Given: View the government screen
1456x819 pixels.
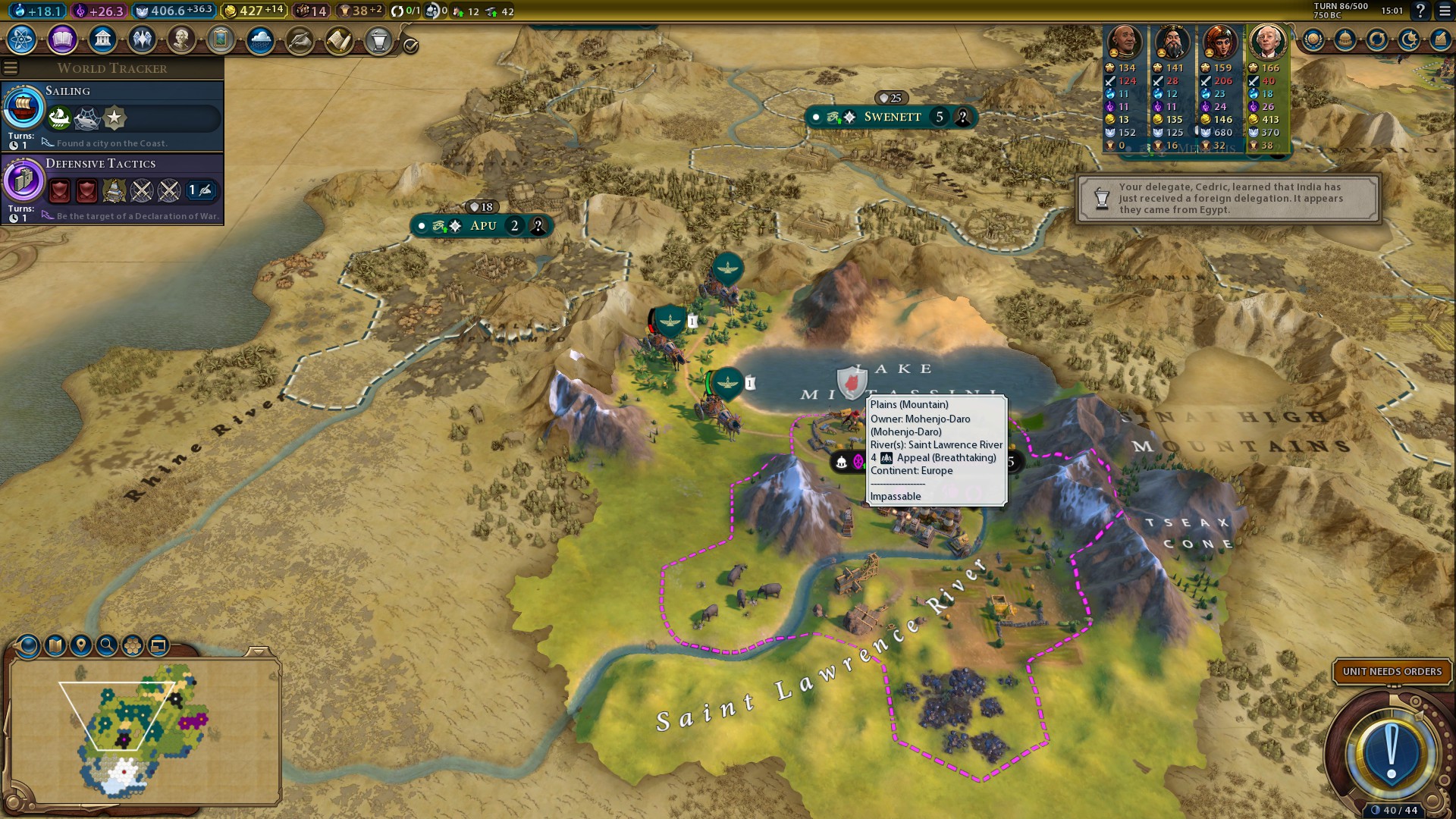Looking at the screenshot, I should pyautogui.click(x=102, y=39).
